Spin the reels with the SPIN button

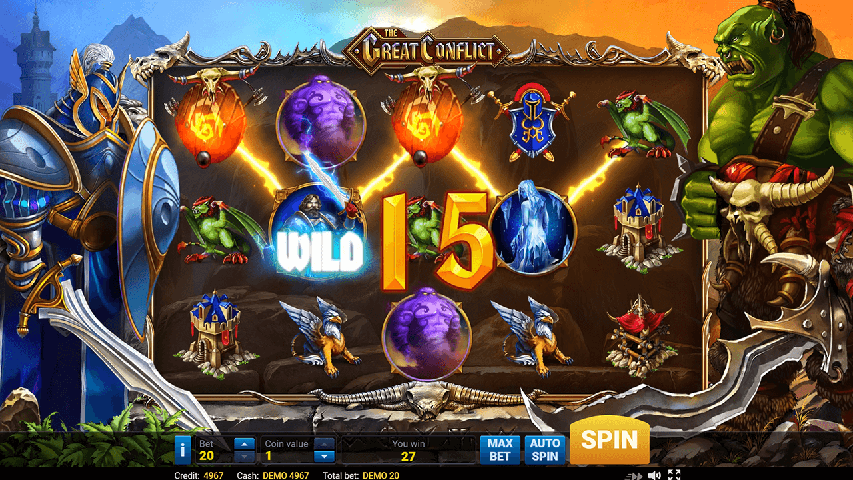coord(609,441)
